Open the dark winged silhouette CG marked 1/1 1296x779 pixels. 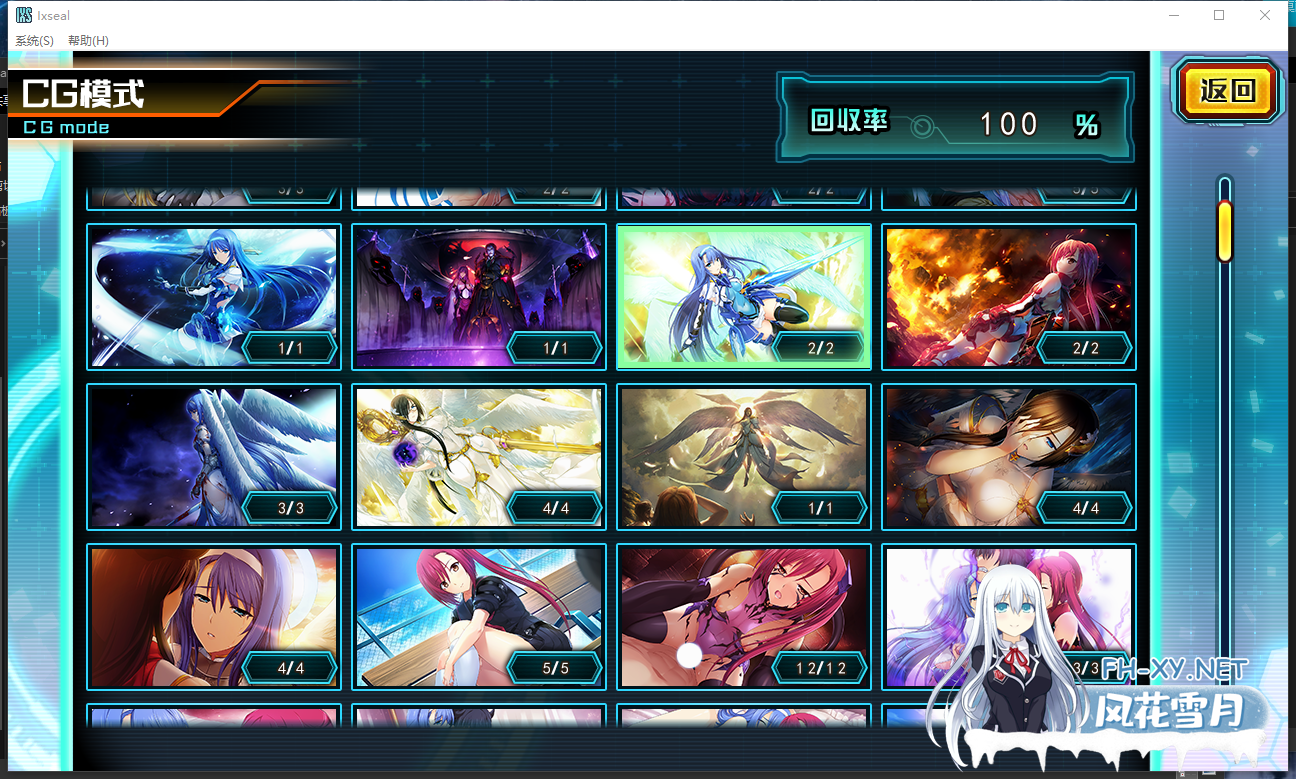743,457
